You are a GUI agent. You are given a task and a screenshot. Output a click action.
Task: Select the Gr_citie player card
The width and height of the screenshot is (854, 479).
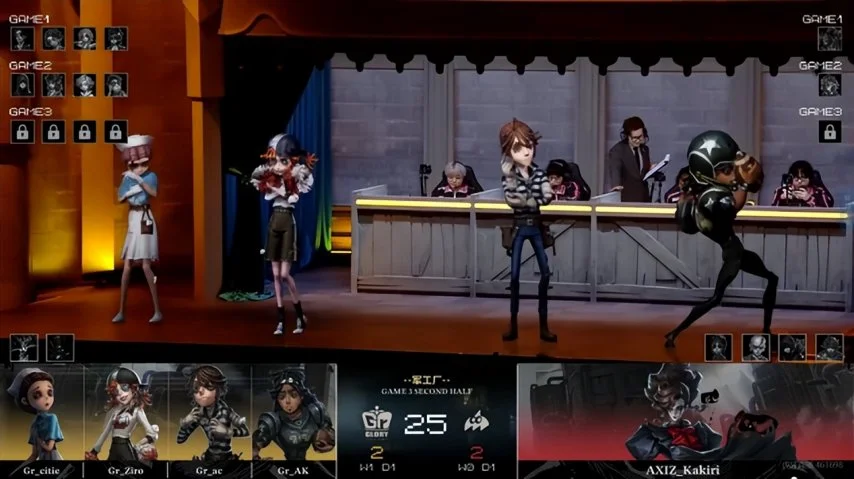point(42,420)
